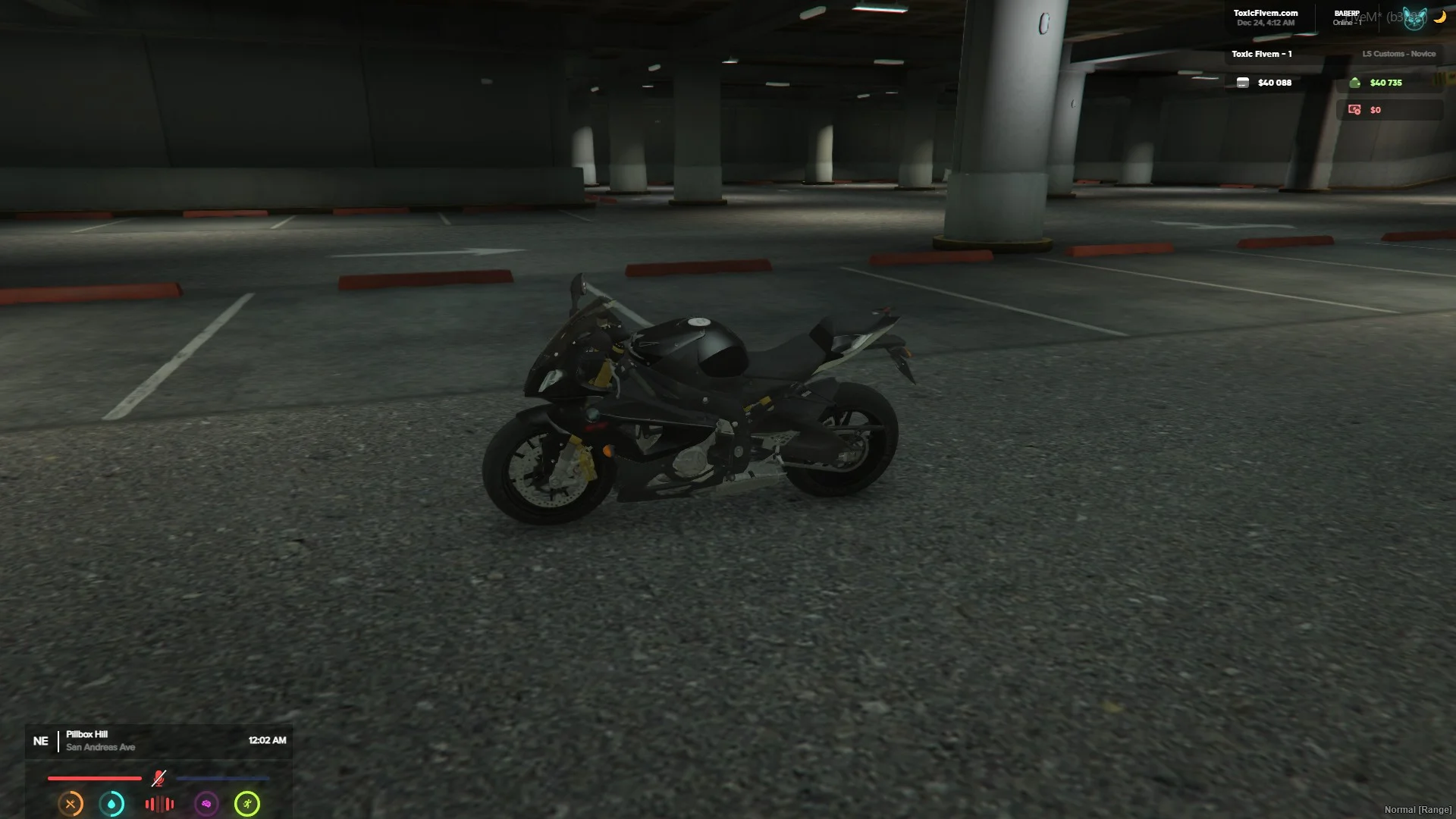The image size is (1456, 819).
Task: Select the red dirty money icon
Action: click(1354, 110)
